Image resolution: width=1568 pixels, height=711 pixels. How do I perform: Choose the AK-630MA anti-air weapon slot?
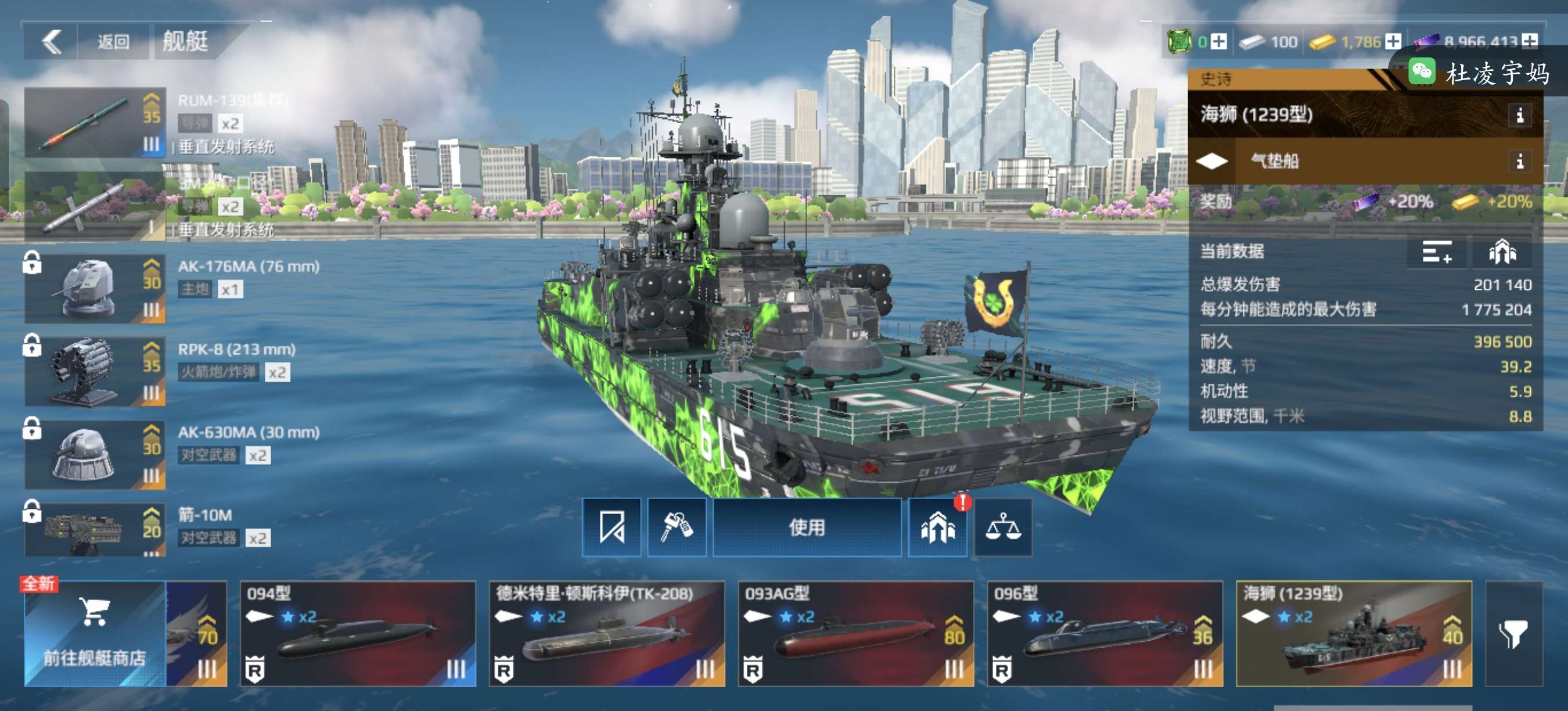[x=95, y=454]
